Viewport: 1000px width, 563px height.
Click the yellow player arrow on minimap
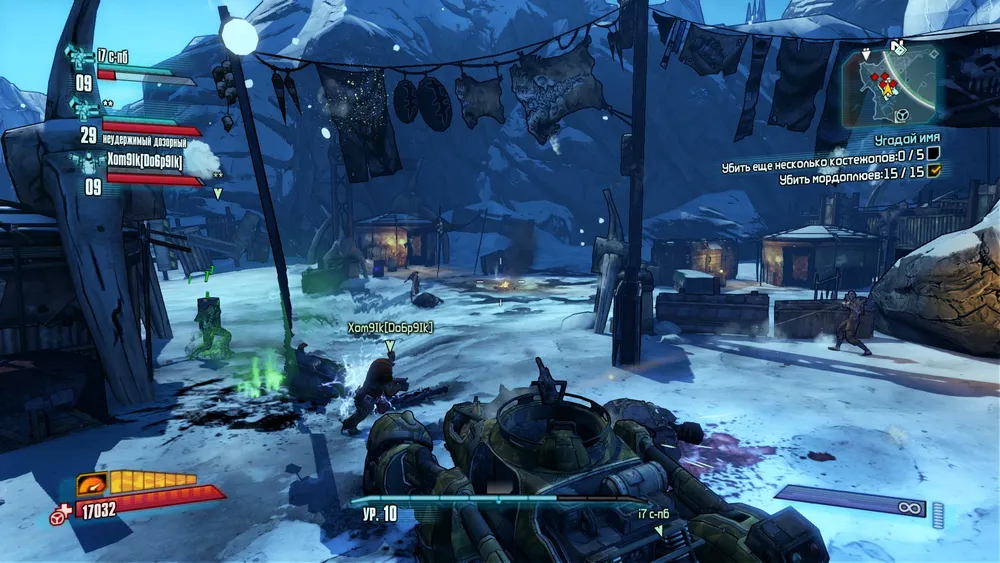(888, 91)
